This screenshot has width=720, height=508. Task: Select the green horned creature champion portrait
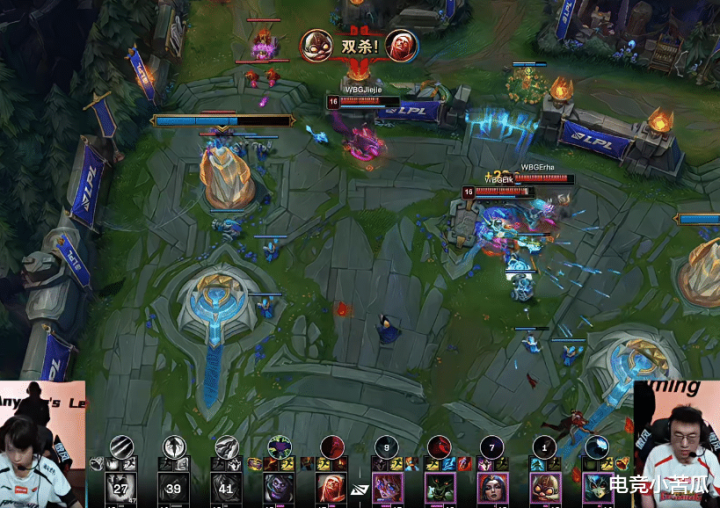coord(440,488)
